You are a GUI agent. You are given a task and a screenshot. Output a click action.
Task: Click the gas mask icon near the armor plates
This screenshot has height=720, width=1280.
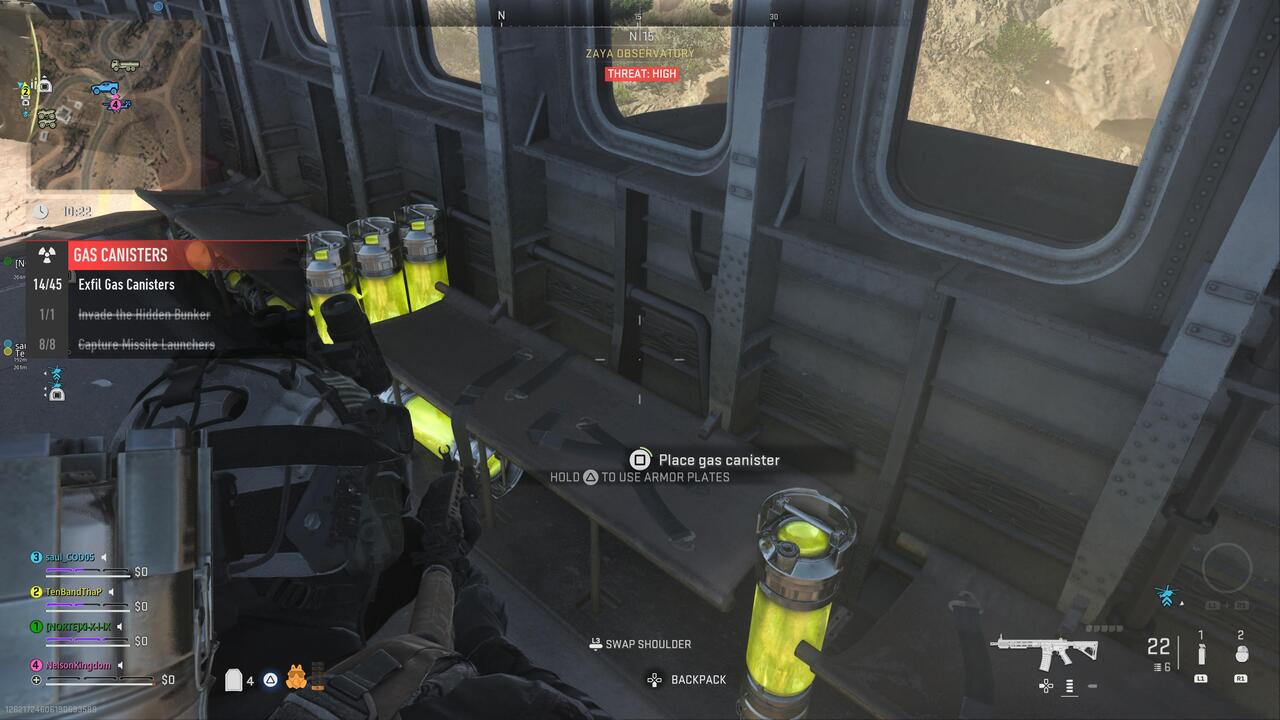297,676
